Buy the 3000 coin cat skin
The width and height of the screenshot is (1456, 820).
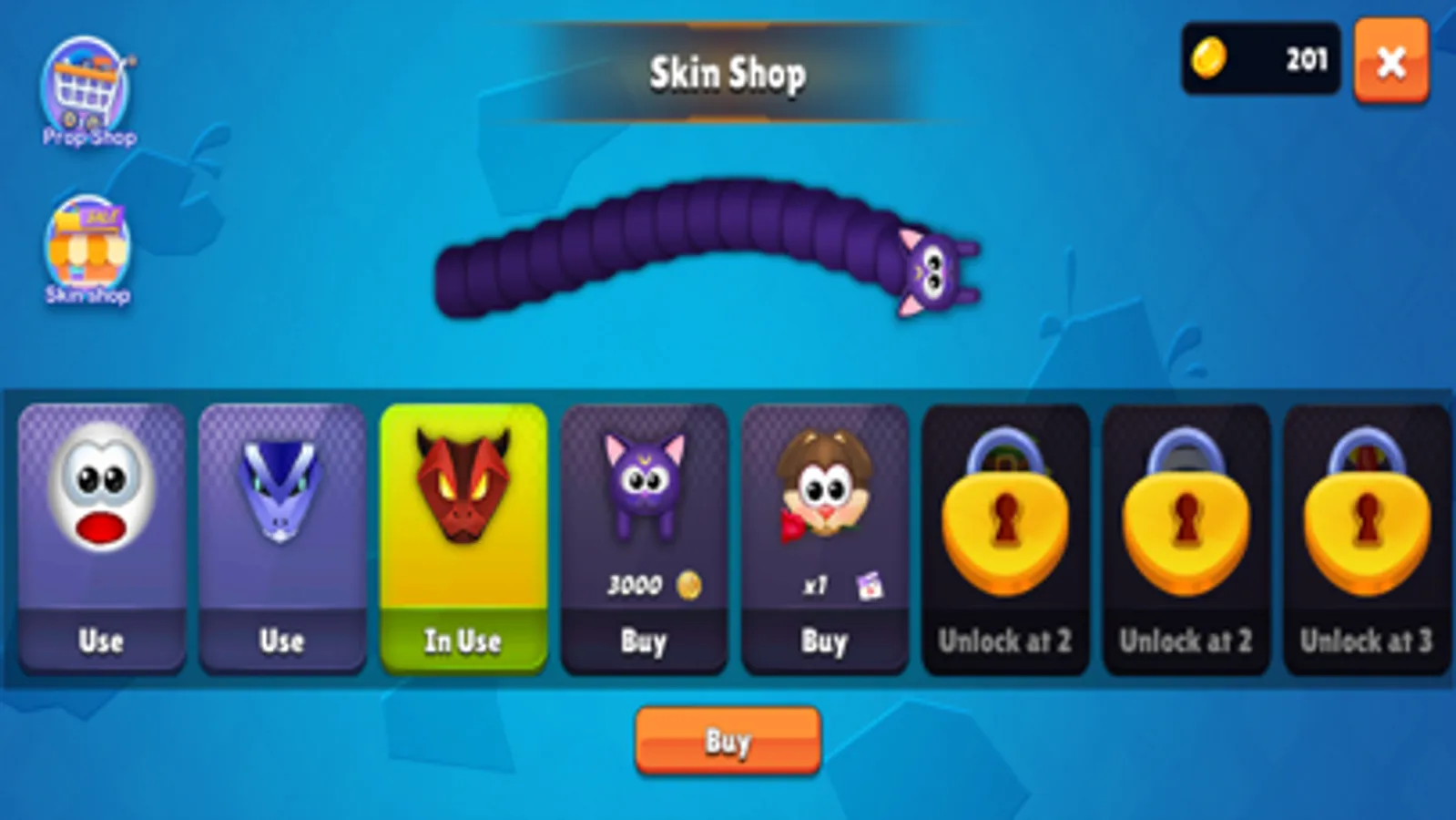[x=644, y=641]
